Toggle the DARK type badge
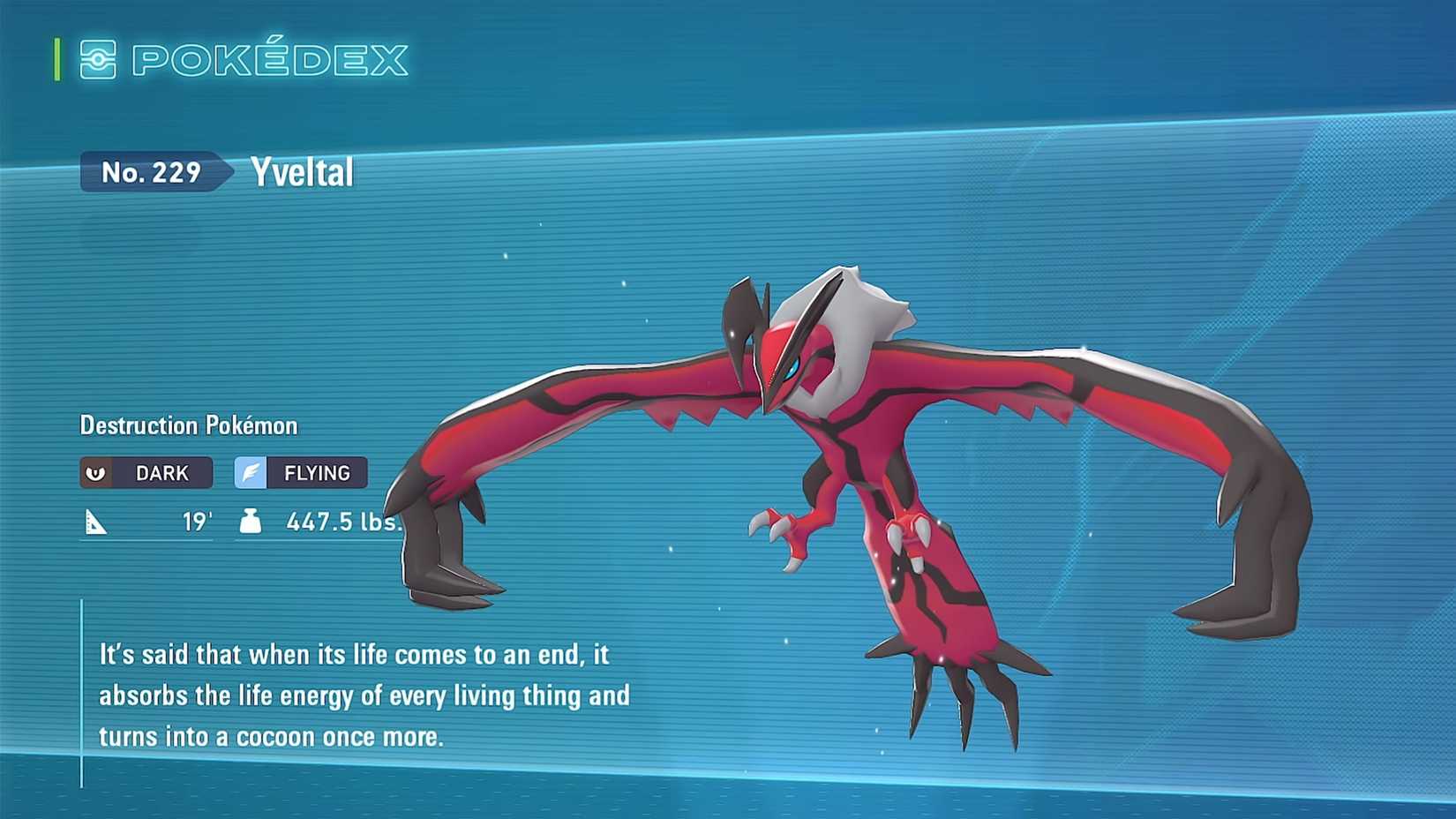This screenshot has width=1456, height=819. pyautogui.click(x=146, y=473)
